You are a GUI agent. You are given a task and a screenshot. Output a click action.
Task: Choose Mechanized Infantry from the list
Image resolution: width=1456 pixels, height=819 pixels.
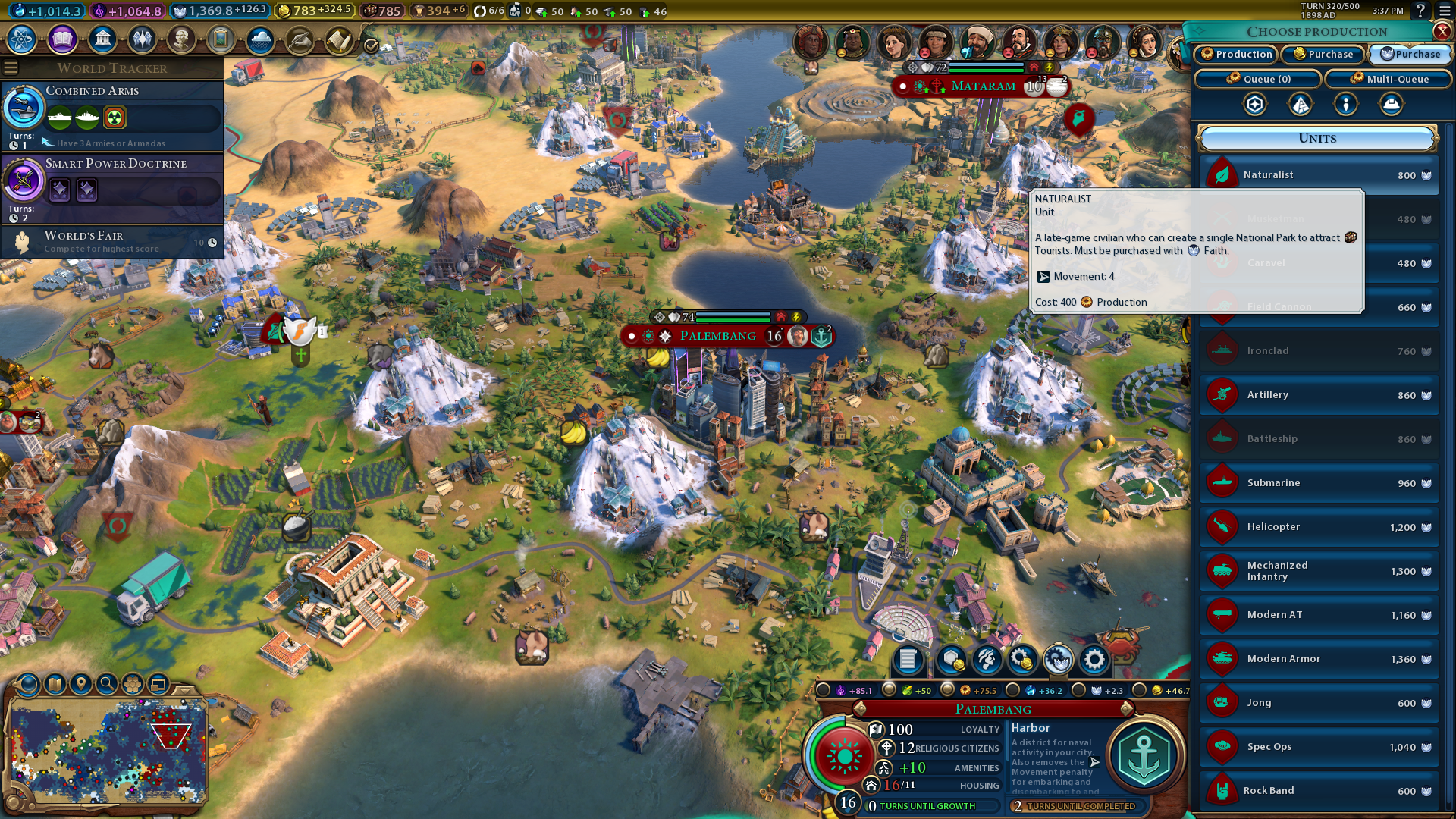[1319, 571]
